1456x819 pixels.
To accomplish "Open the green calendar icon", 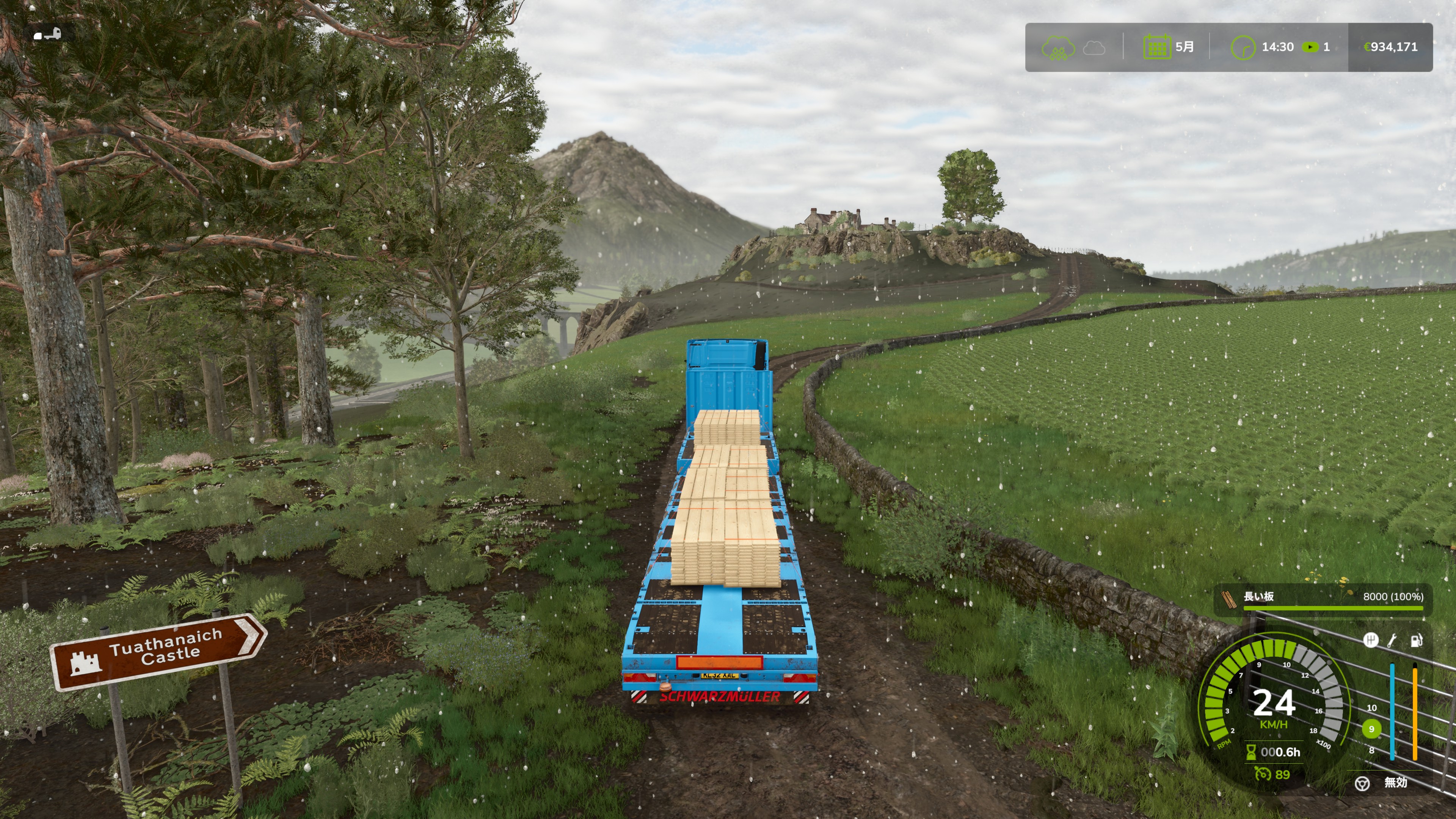I will pyautogui.click(x=1156, y=47).
